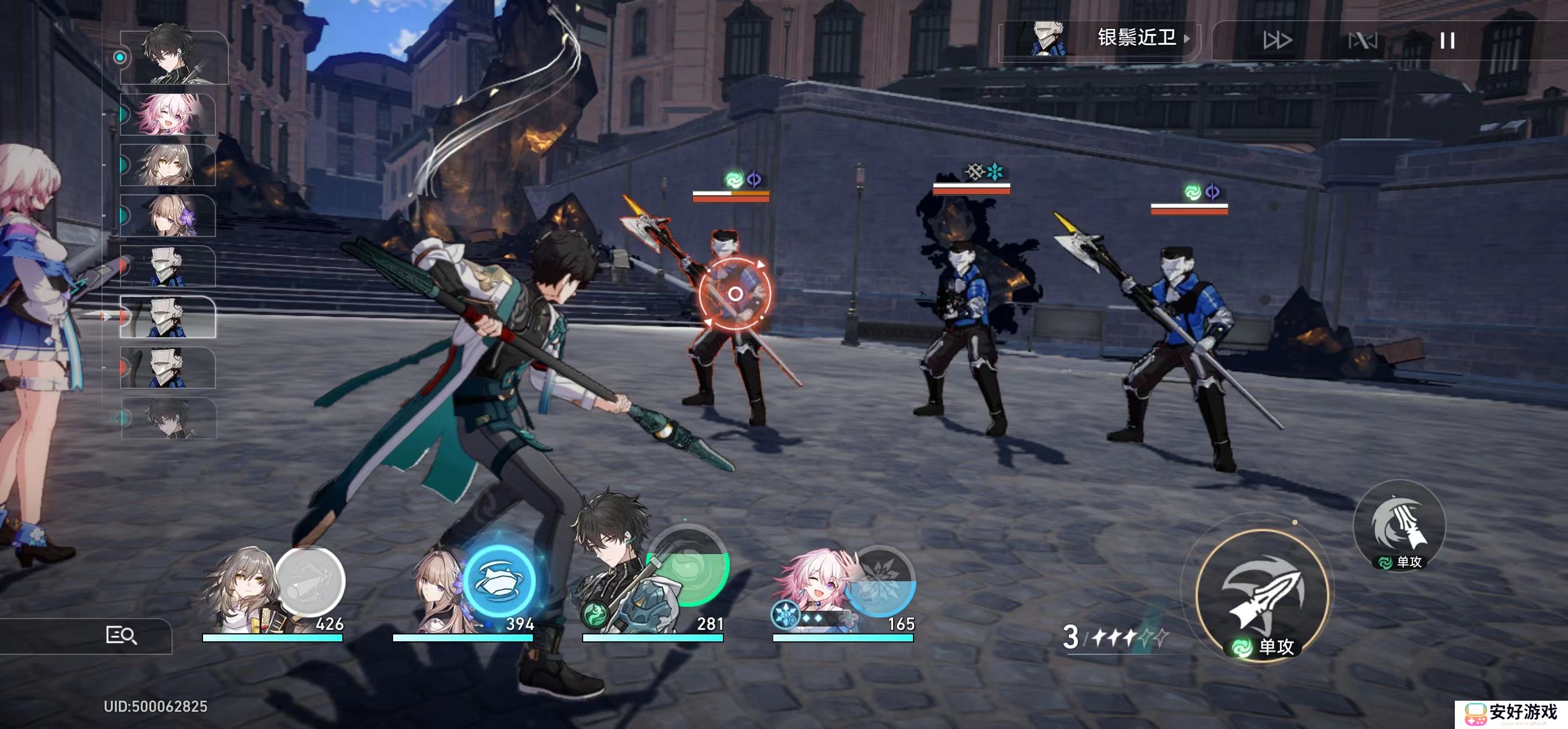
Task: Select Dan Heng's portrait in turn order
Action: pos(173,57)
